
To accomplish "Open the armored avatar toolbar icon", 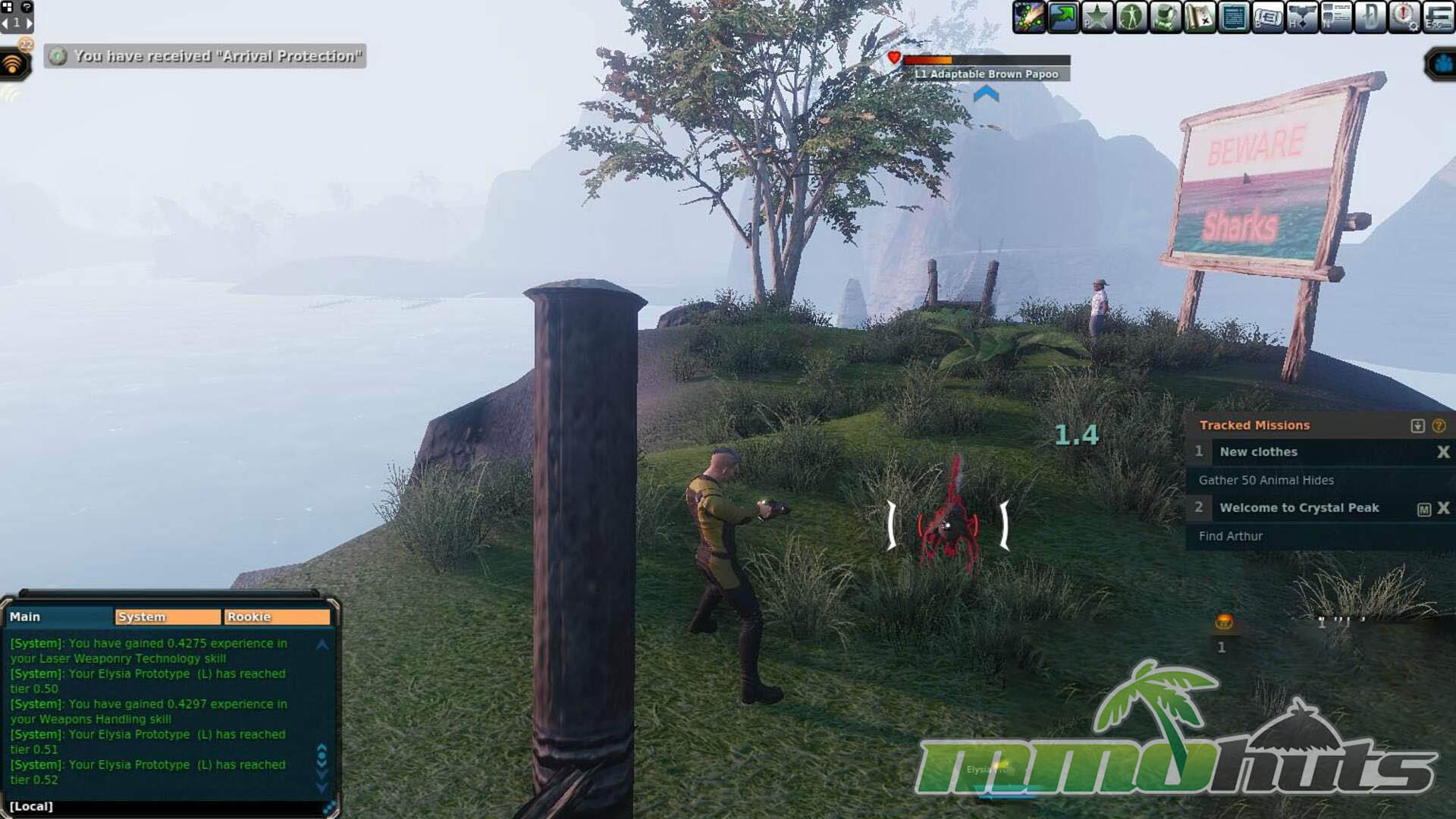I will [1166, 17].
